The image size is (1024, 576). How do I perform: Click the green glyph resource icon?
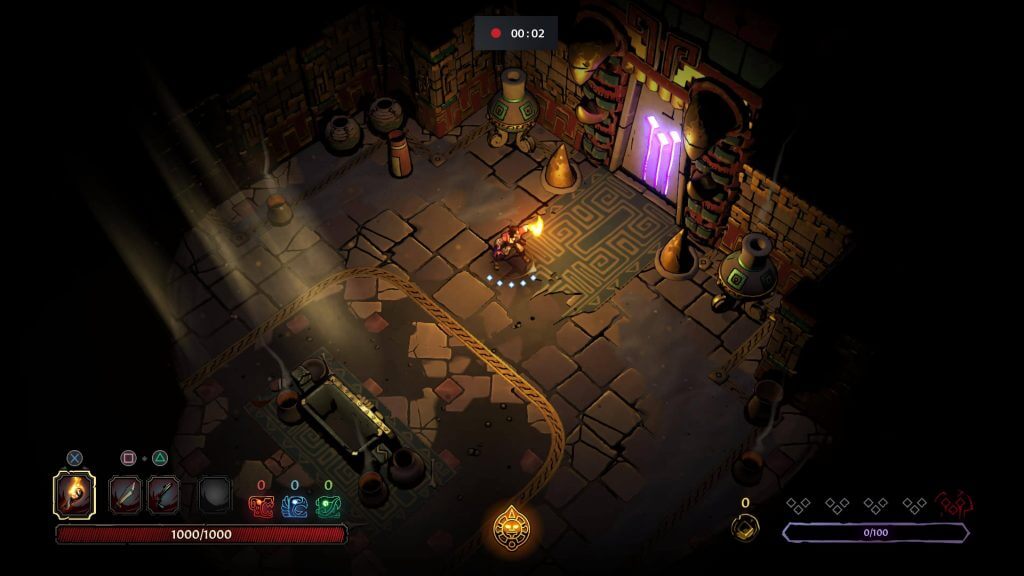coord(328,507)
